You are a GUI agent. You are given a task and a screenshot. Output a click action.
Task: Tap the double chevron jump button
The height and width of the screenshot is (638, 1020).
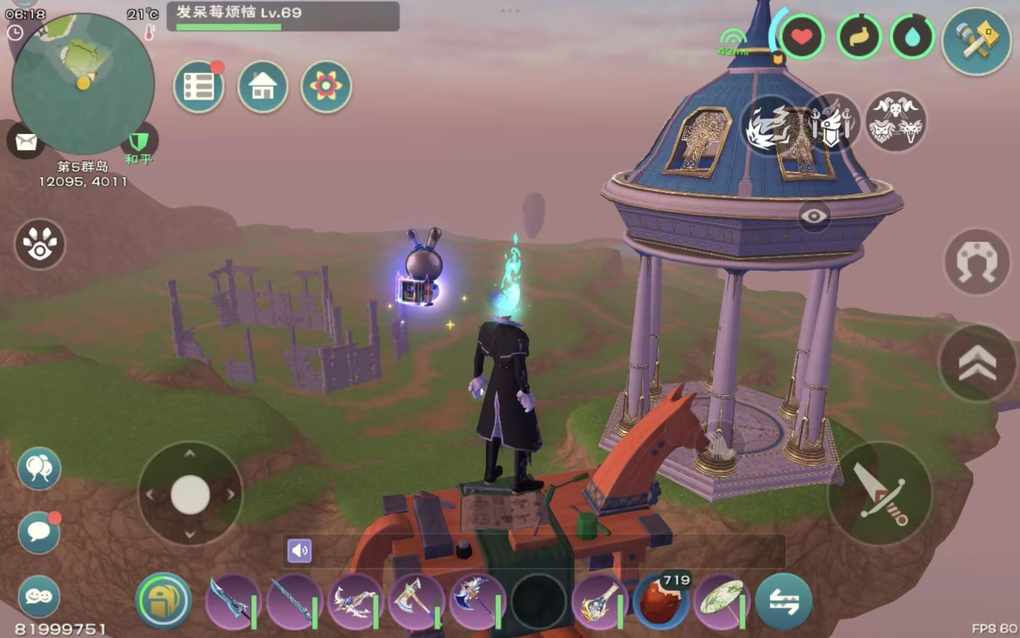pos(976,364)
